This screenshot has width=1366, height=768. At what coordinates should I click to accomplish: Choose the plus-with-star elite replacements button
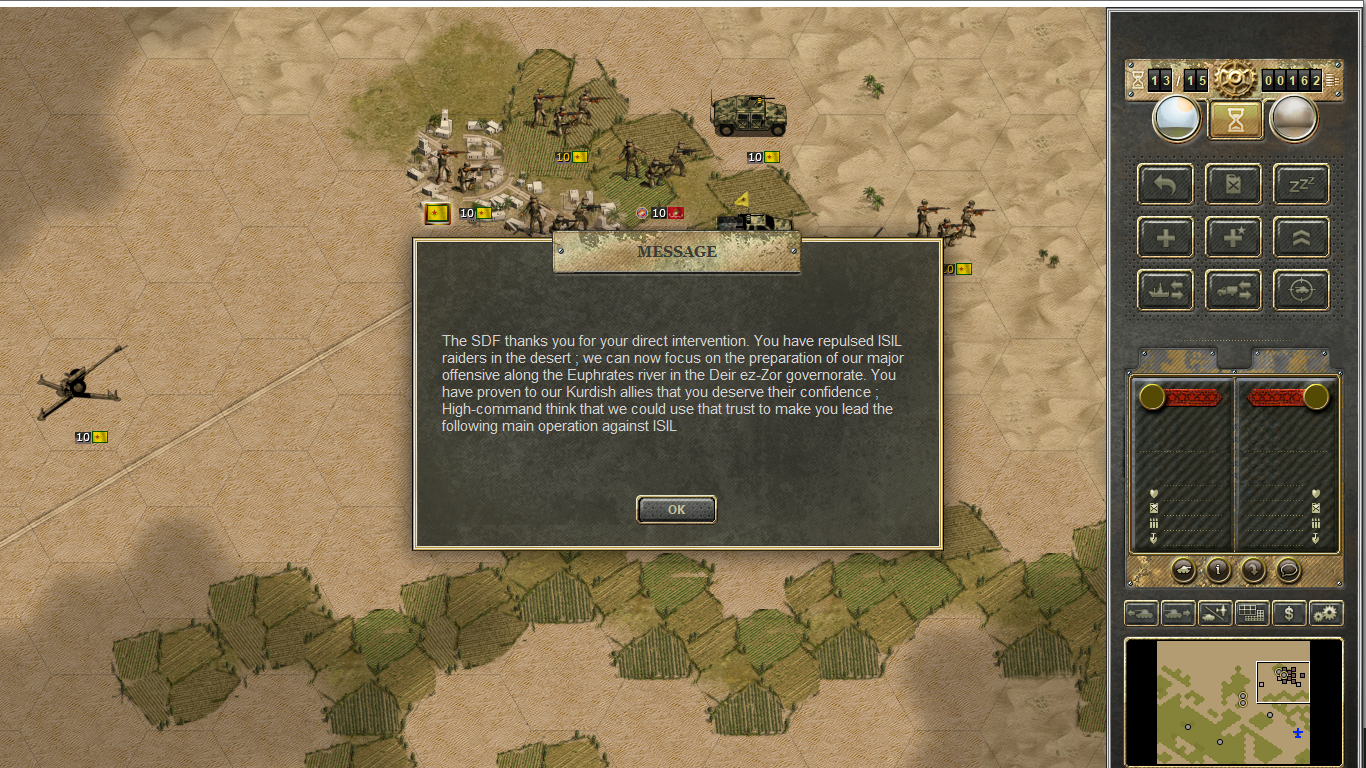(1233, 238)
